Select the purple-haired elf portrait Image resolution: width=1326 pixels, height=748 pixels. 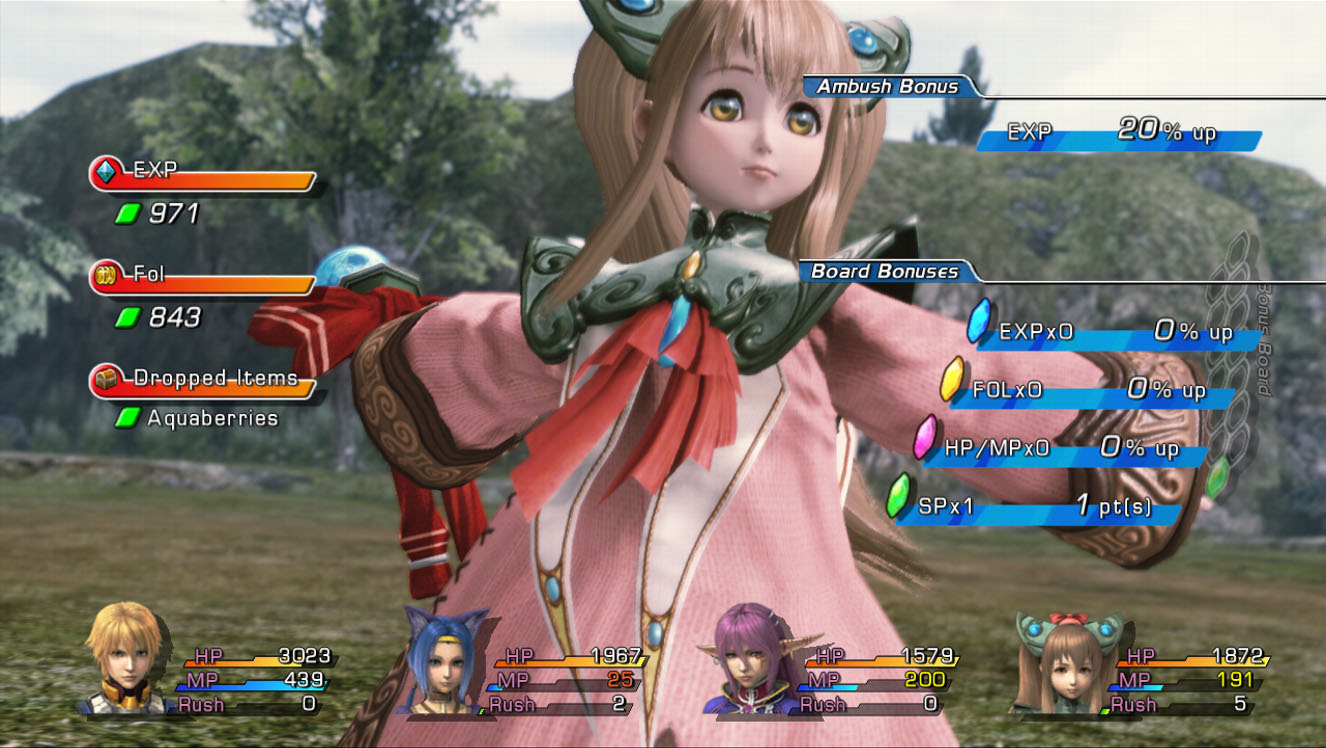tap(756, 660)
